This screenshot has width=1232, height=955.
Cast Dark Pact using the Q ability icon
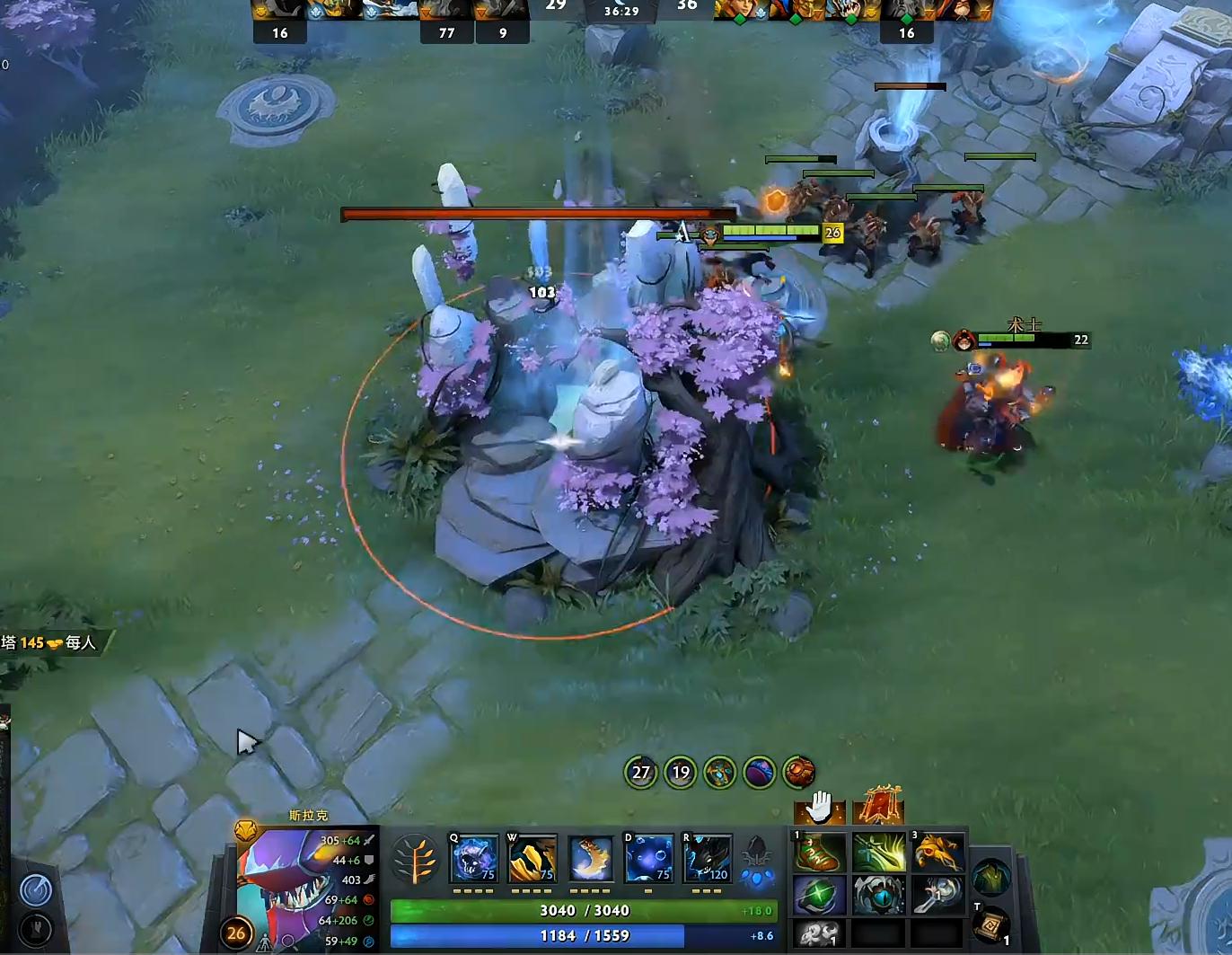[x=473, y=859]
